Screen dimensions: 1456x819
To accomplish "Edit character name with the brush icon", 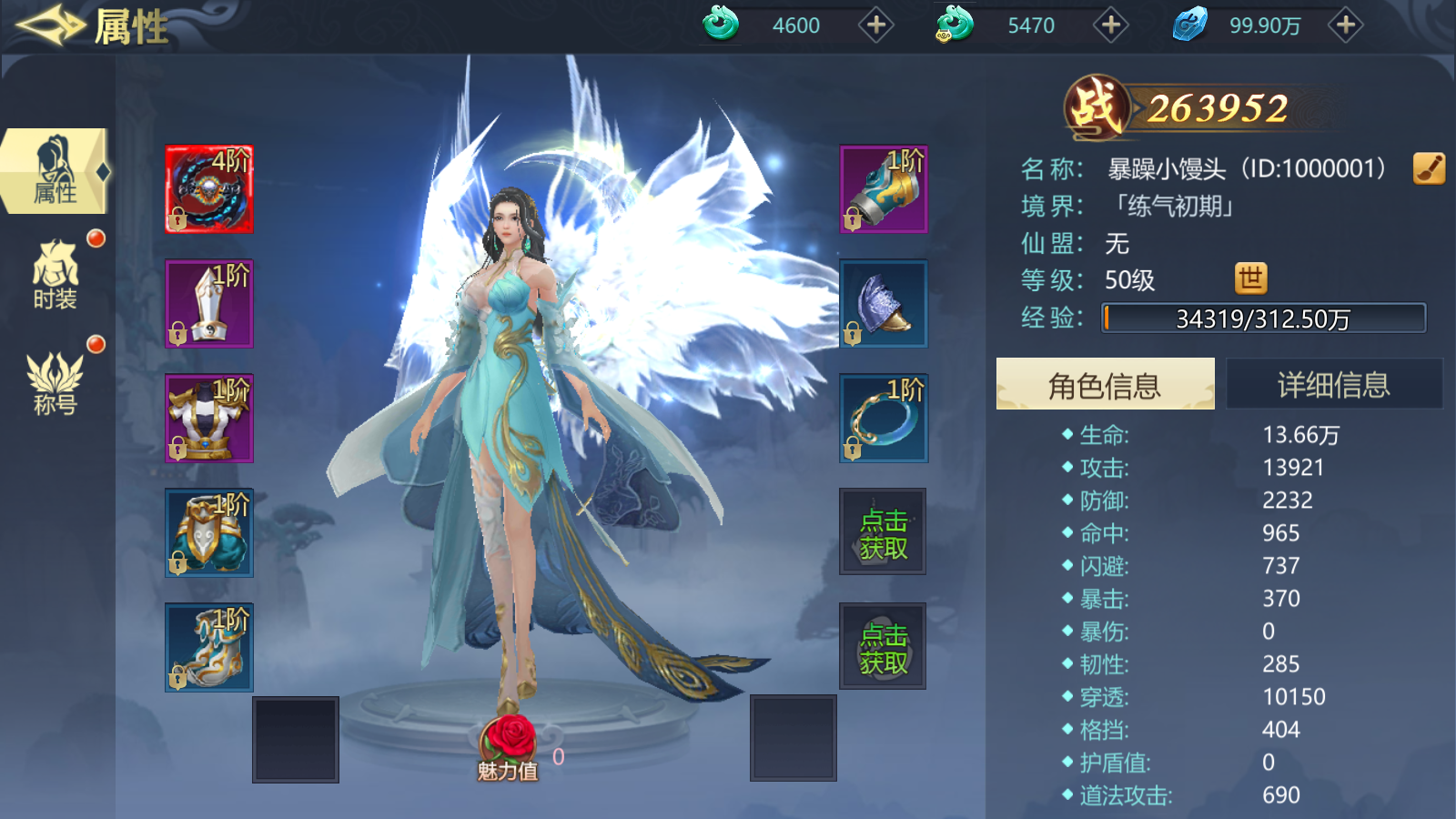I will (1429, 168).
